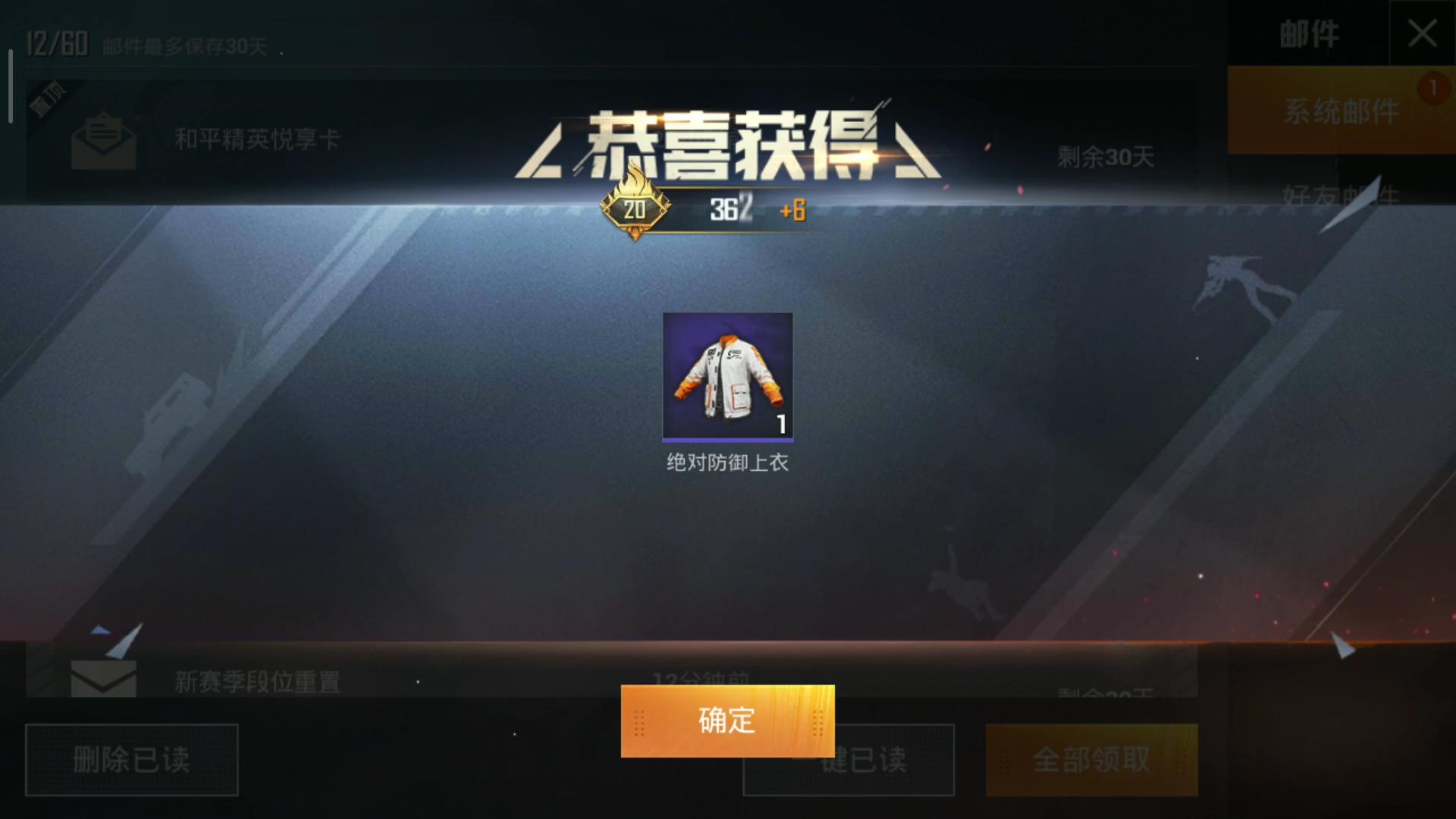The image size is (1456, 819).
Task: Toggle the 系统邮件 category selection
Action: pos(1341,111)
